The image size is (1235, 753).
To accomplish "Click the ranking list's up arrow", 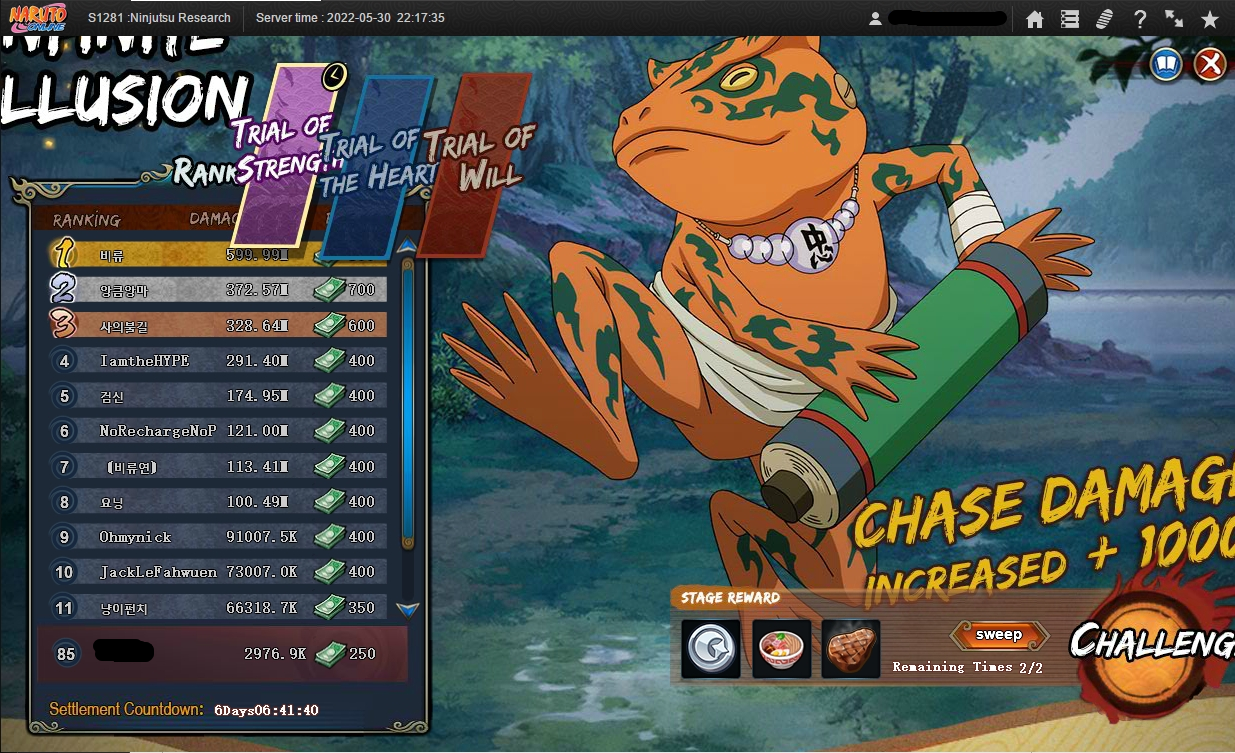I will (x=407, y=246).
